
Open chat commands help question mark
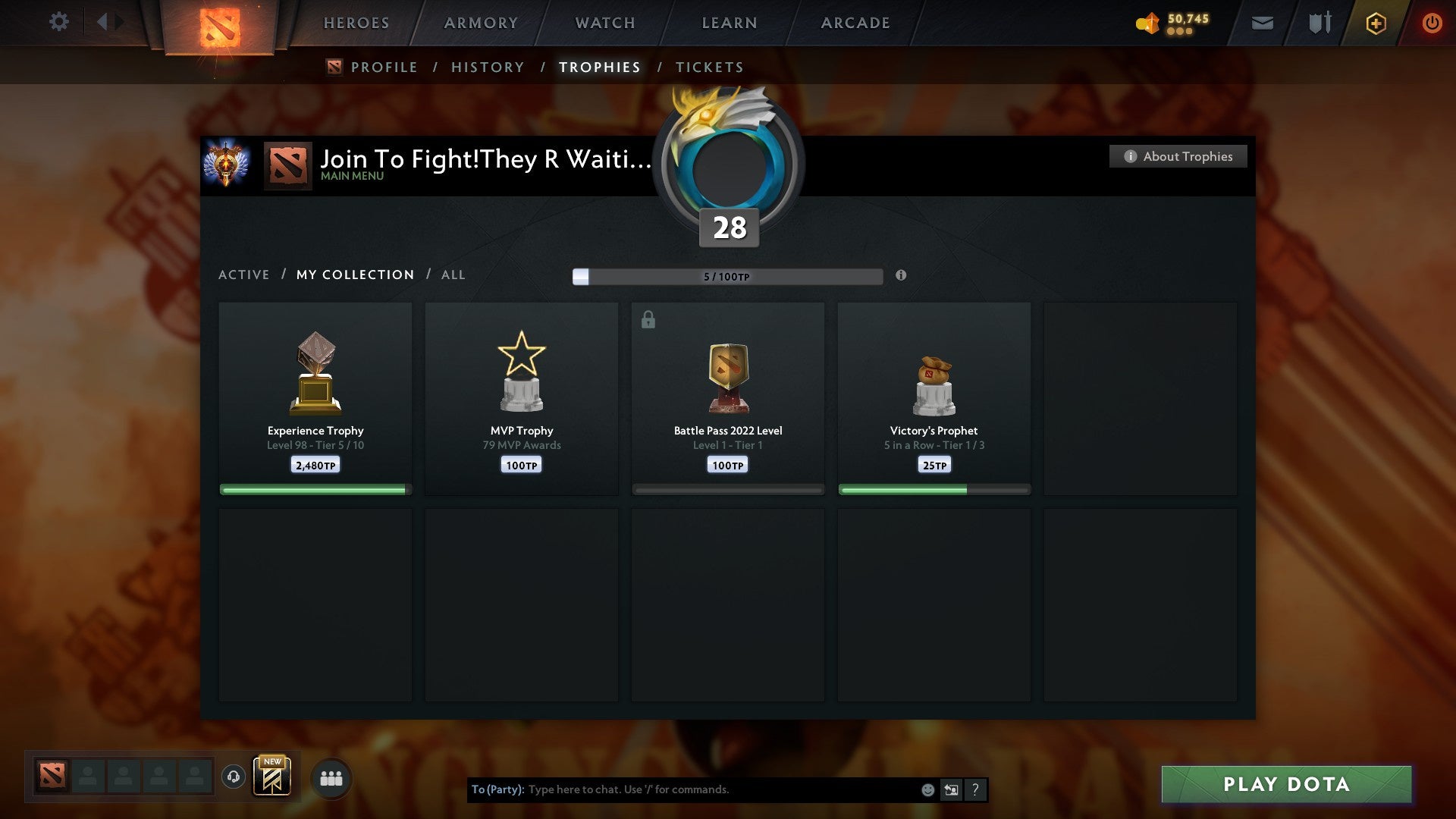[x=975, y=789]
